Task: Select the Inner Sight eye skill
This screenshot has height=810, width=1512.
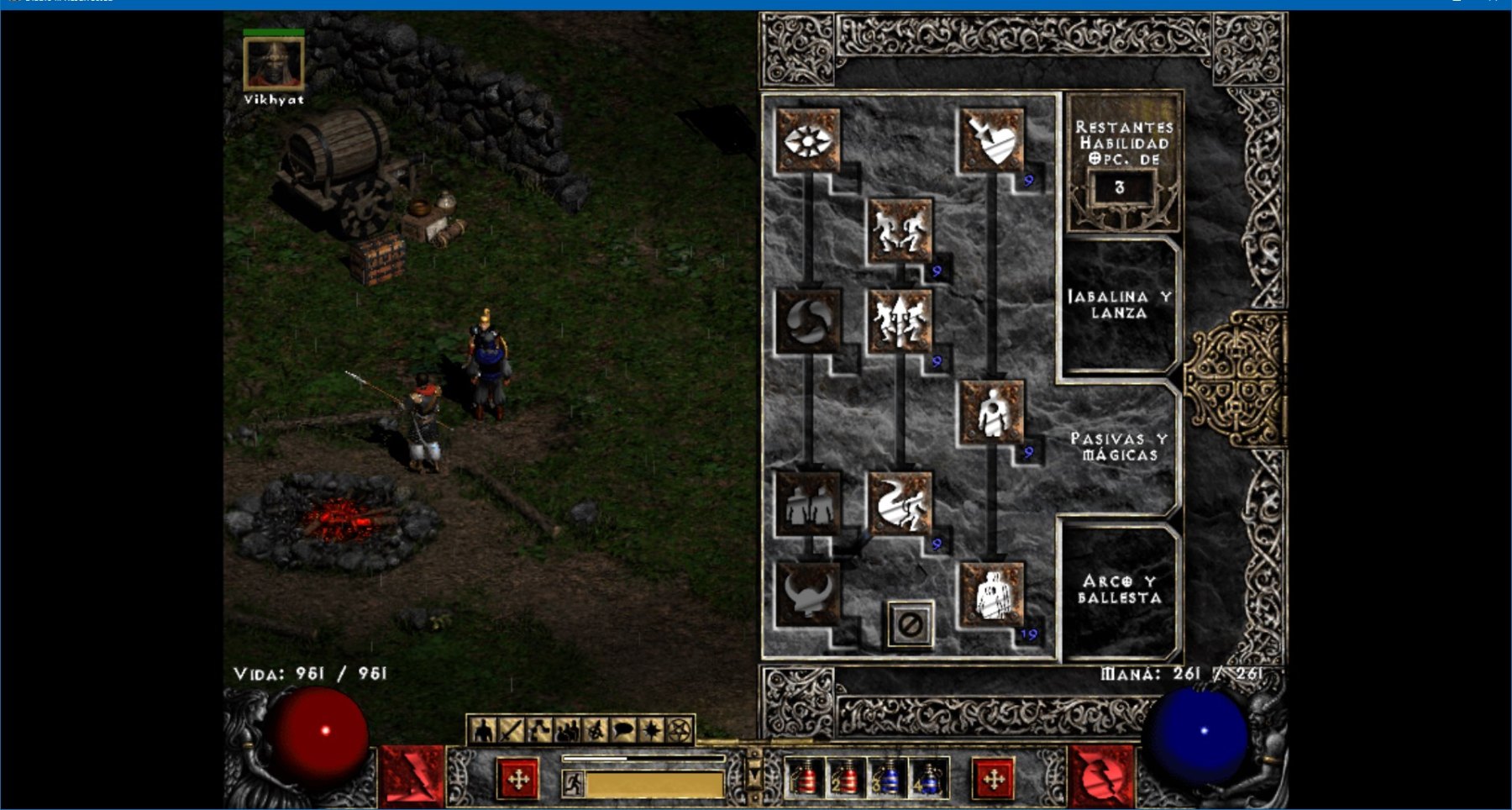Action: (x=807, y=140)
